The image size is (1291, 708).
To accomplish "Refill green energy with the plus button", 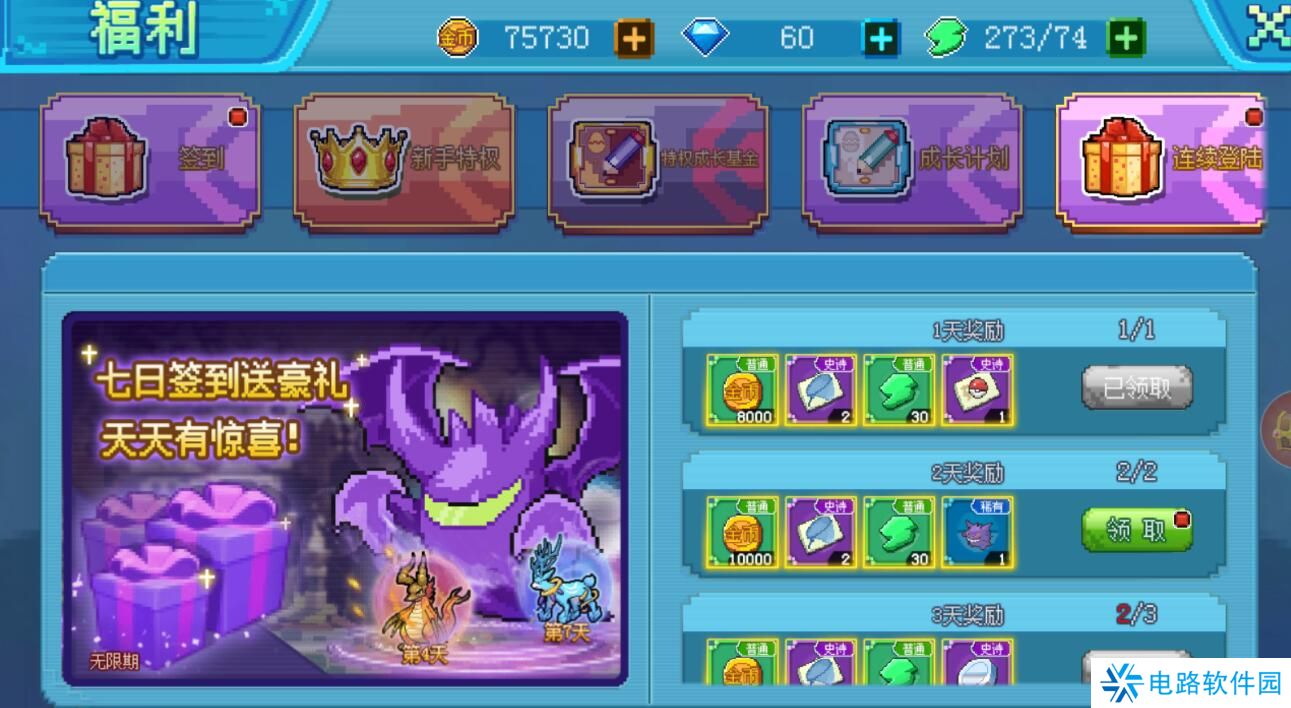I will point(1125,39).
